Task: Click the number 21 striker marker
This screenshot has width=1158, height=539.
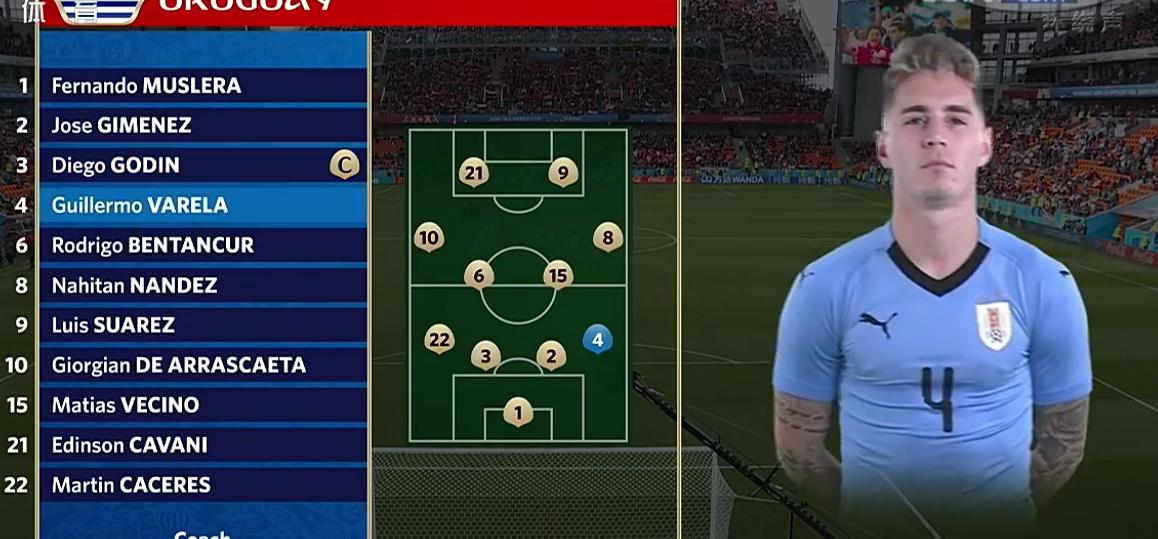Action: point(474,173)
